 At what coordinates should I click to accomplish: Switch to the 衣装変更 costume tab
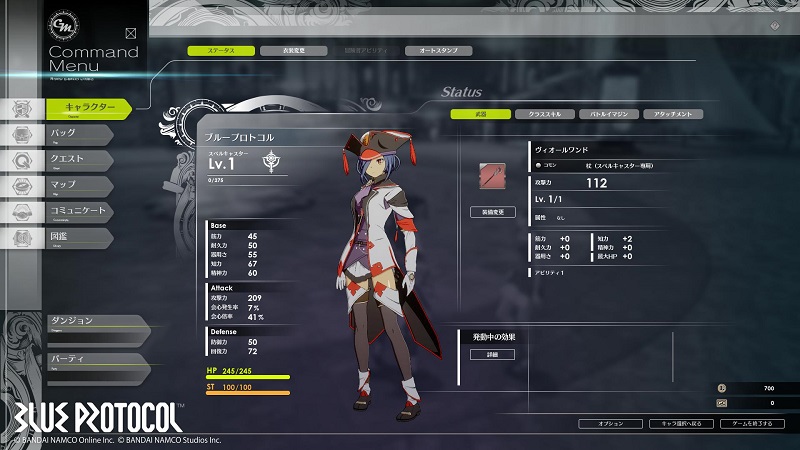[x=292, y=50]
